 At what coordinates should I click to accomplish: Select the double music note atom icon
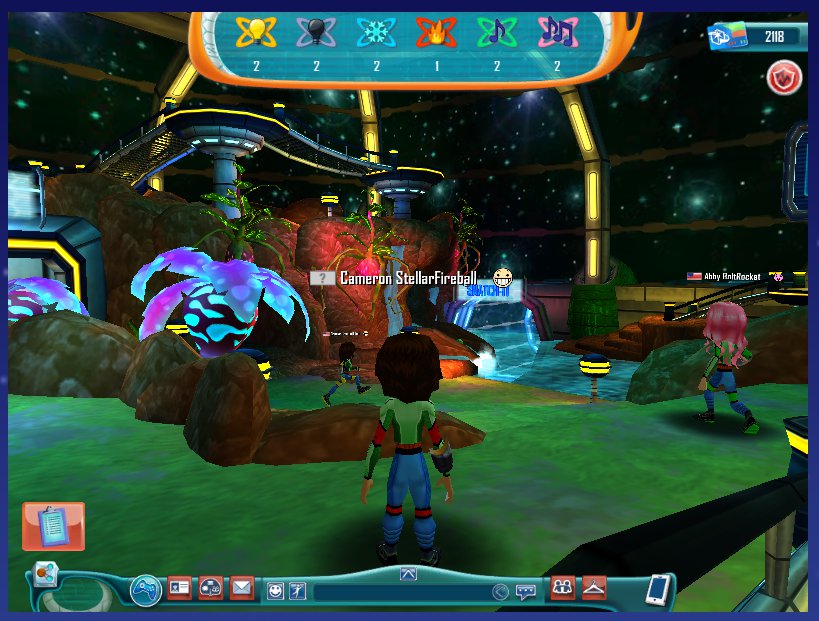(x=557, y=33)
